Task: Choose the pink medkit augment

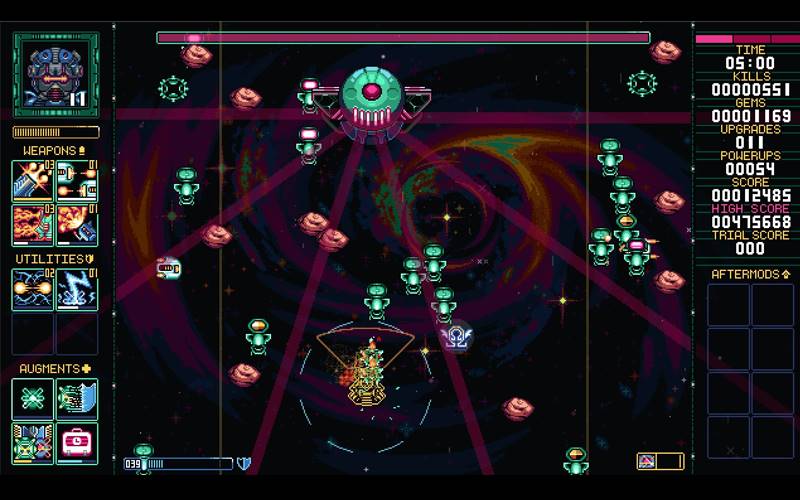Action: click(x=76, y=441)
